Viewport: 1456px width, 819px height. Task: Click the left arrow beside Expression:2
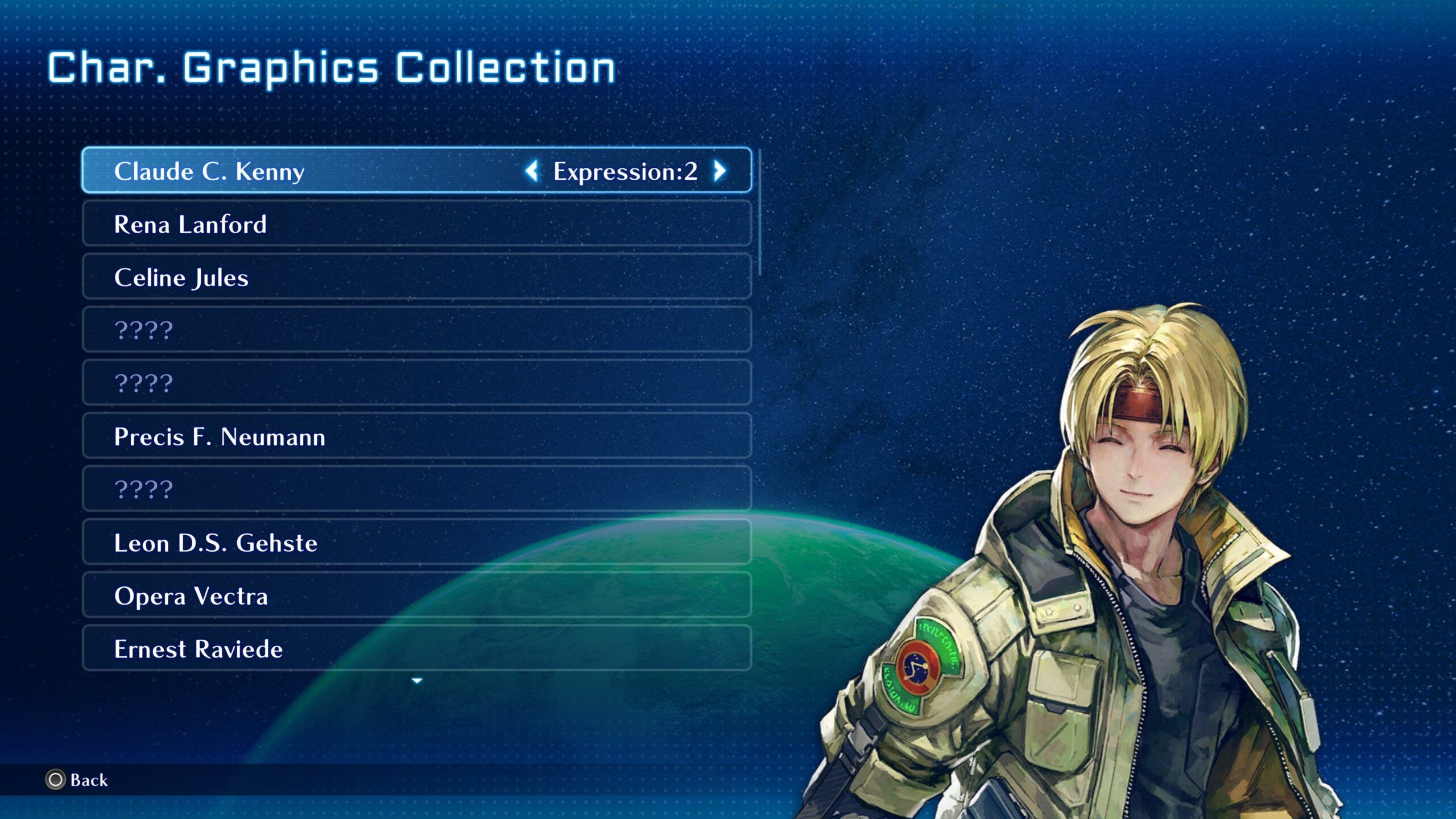(x=532, y=171)
